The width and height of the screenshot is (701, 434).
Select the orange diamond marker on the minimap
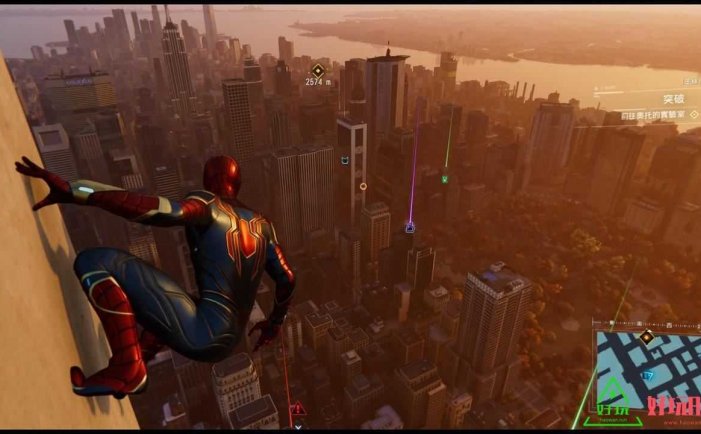click(x=646, y=338)
